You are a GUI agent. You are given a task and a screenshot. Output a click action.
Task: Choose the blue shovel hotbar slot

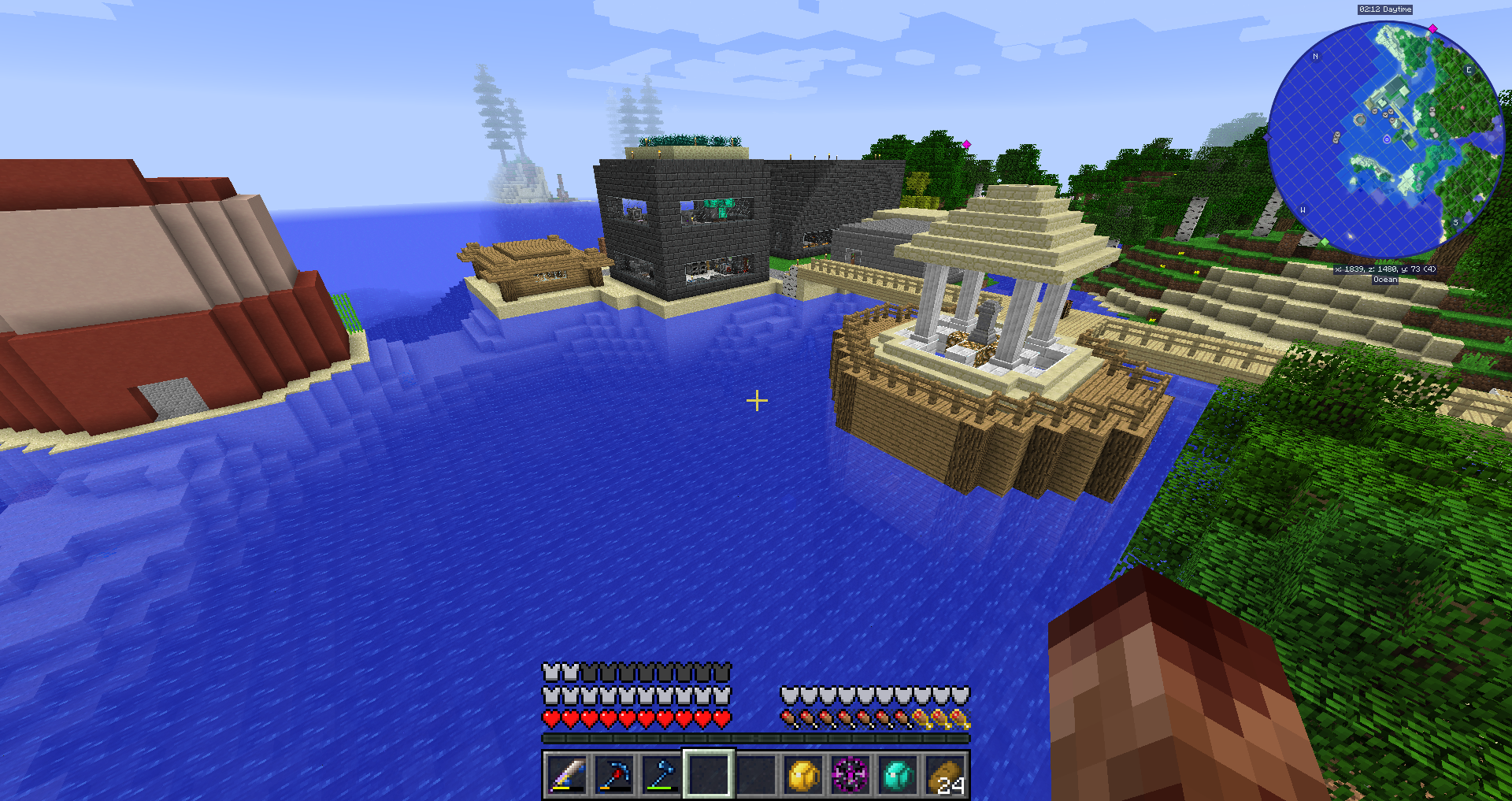[661, 775]
